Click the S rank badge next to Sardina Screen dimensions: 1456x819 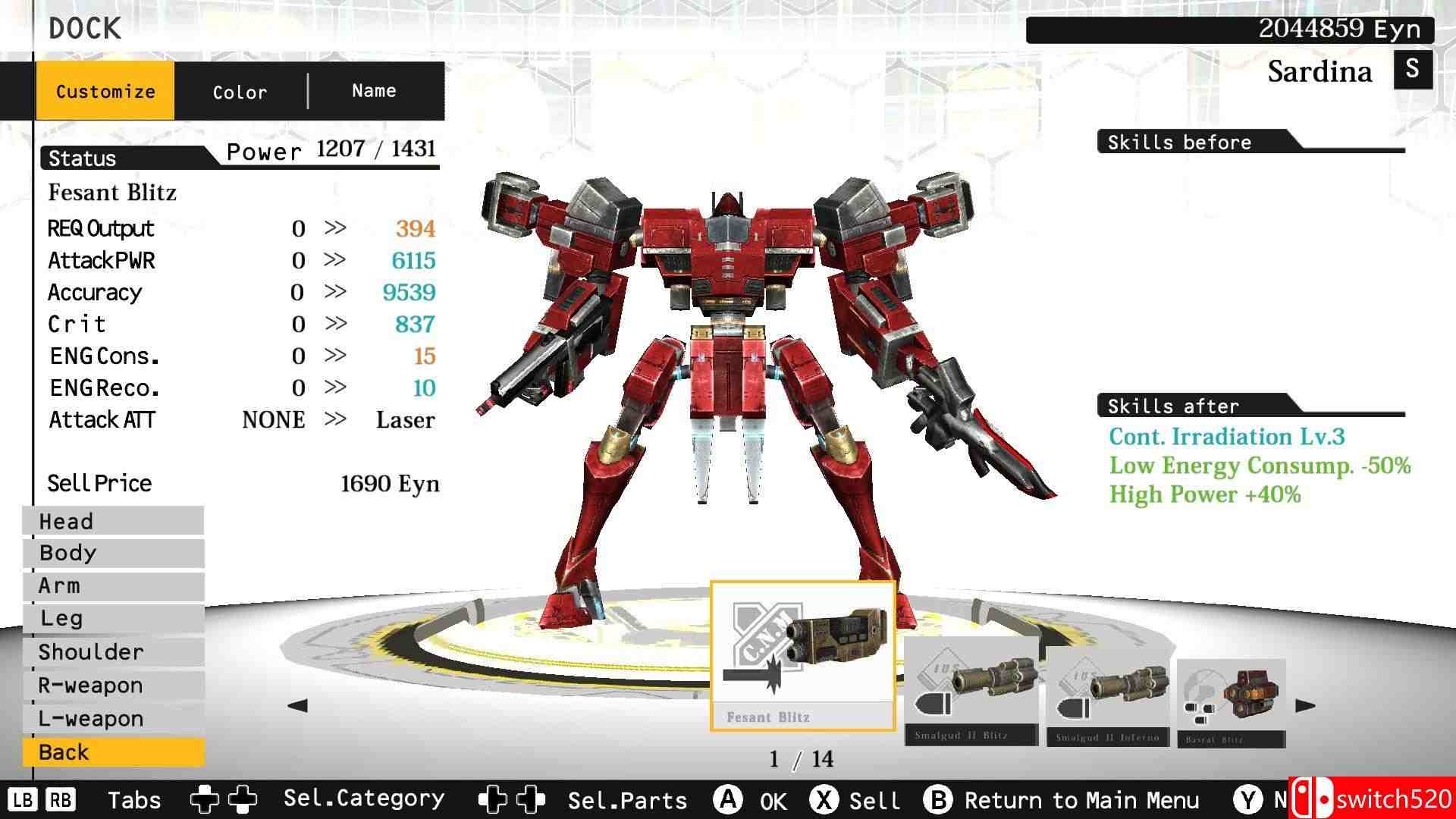coord(1411,70)
